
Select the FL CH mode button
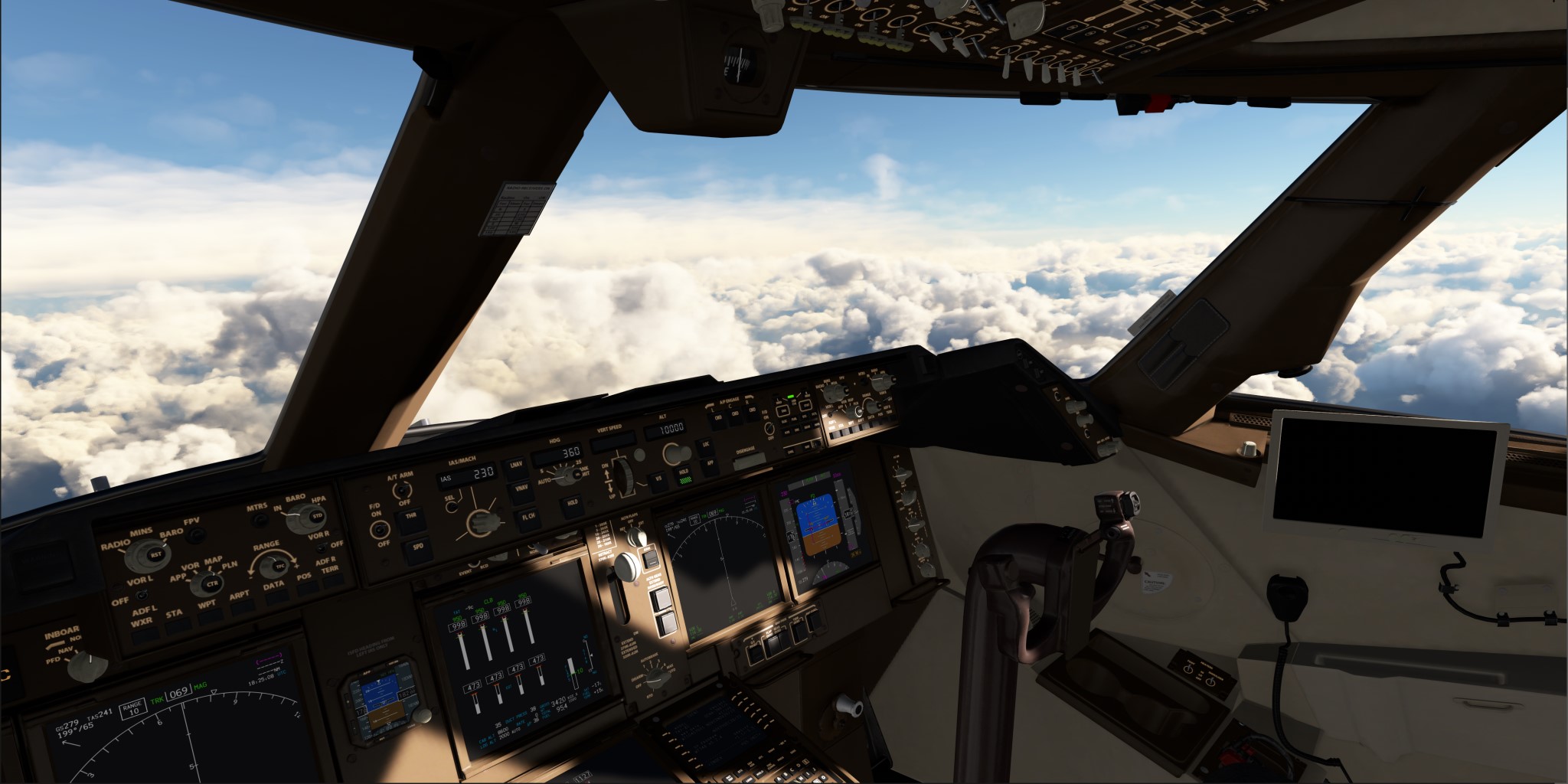[528, 518]
